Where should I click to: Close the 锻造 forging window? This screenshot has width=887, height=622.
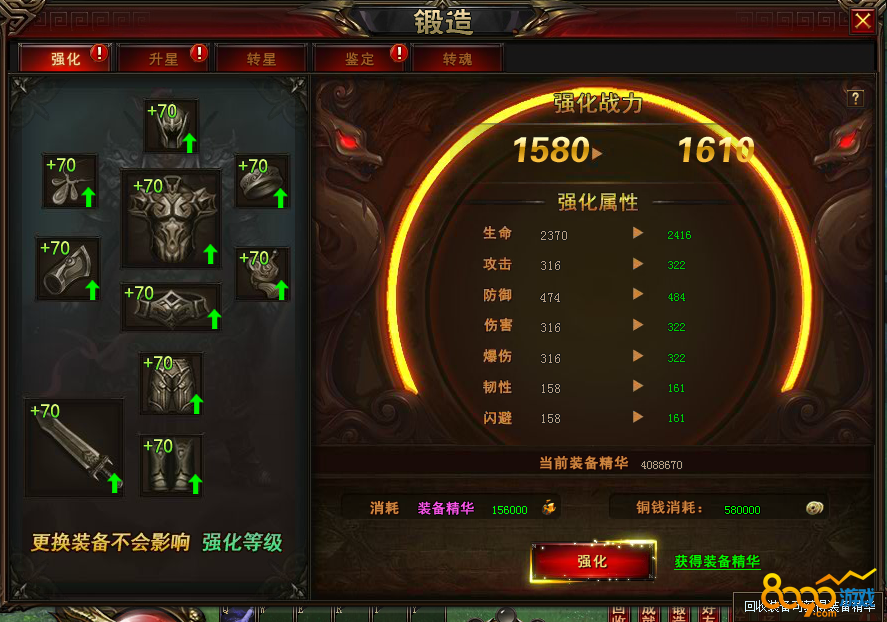(x=863, y=21)
